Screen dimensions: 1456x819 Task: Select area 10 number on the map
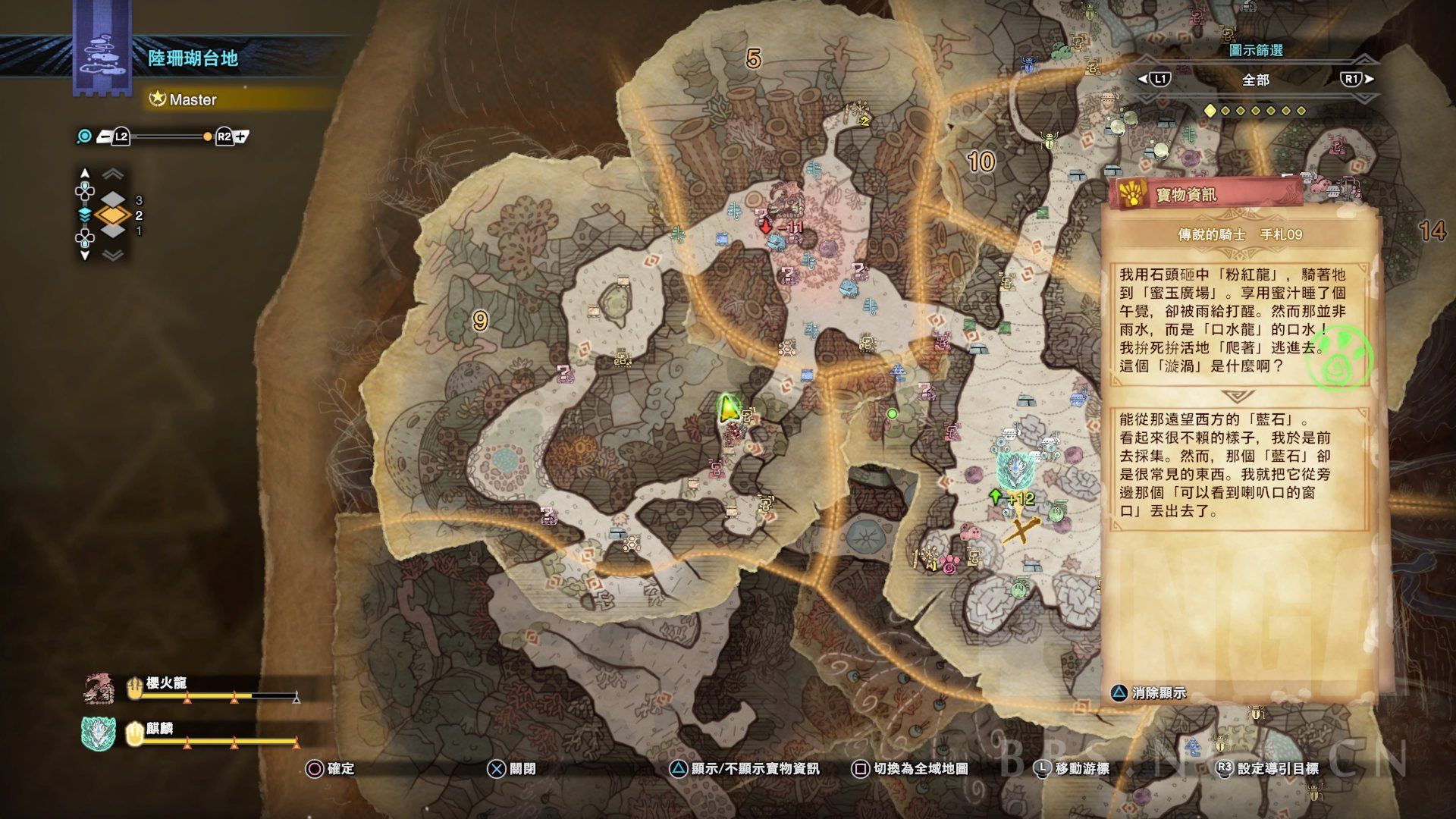(981, 161)
